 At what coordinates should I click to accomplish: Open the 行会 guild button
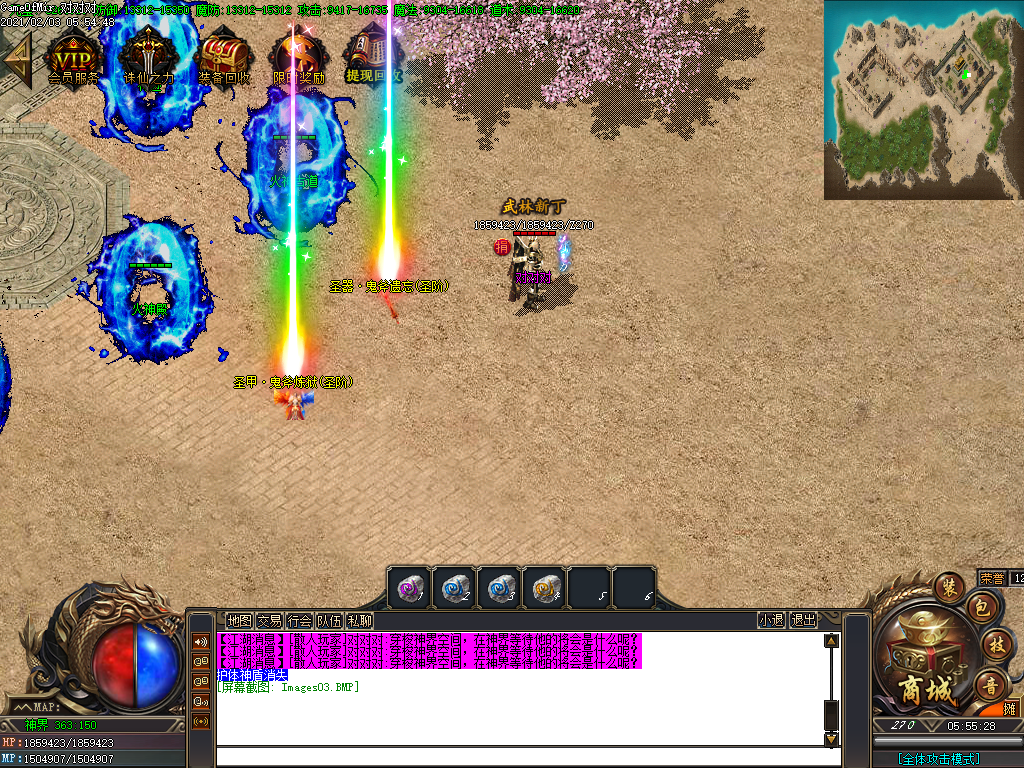pyautogui.click(x=299, y=621)
